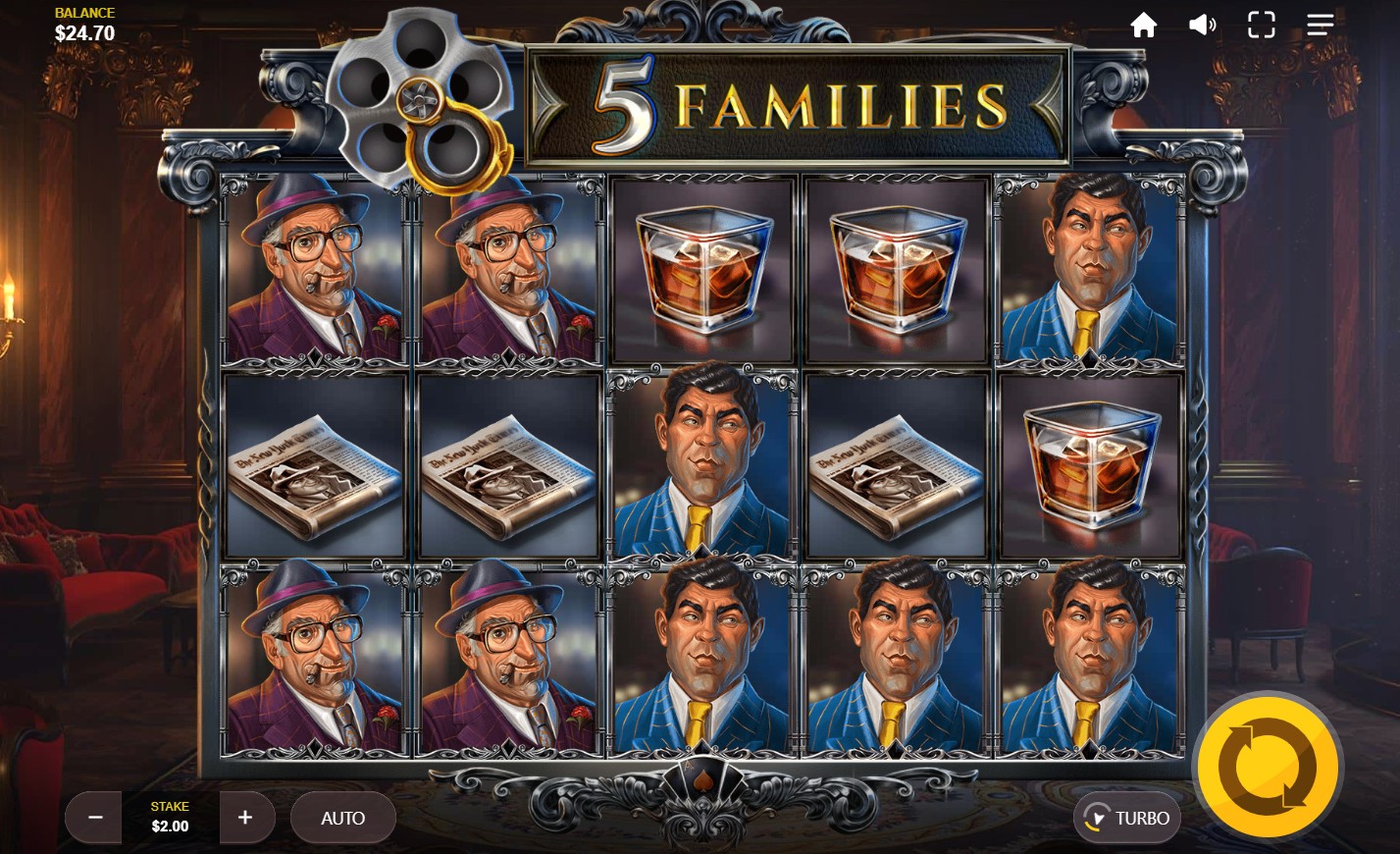Increase stake with the plus button
Image resolution: width=1400 pixels, height=854 pixels.
tap(245, 818)
